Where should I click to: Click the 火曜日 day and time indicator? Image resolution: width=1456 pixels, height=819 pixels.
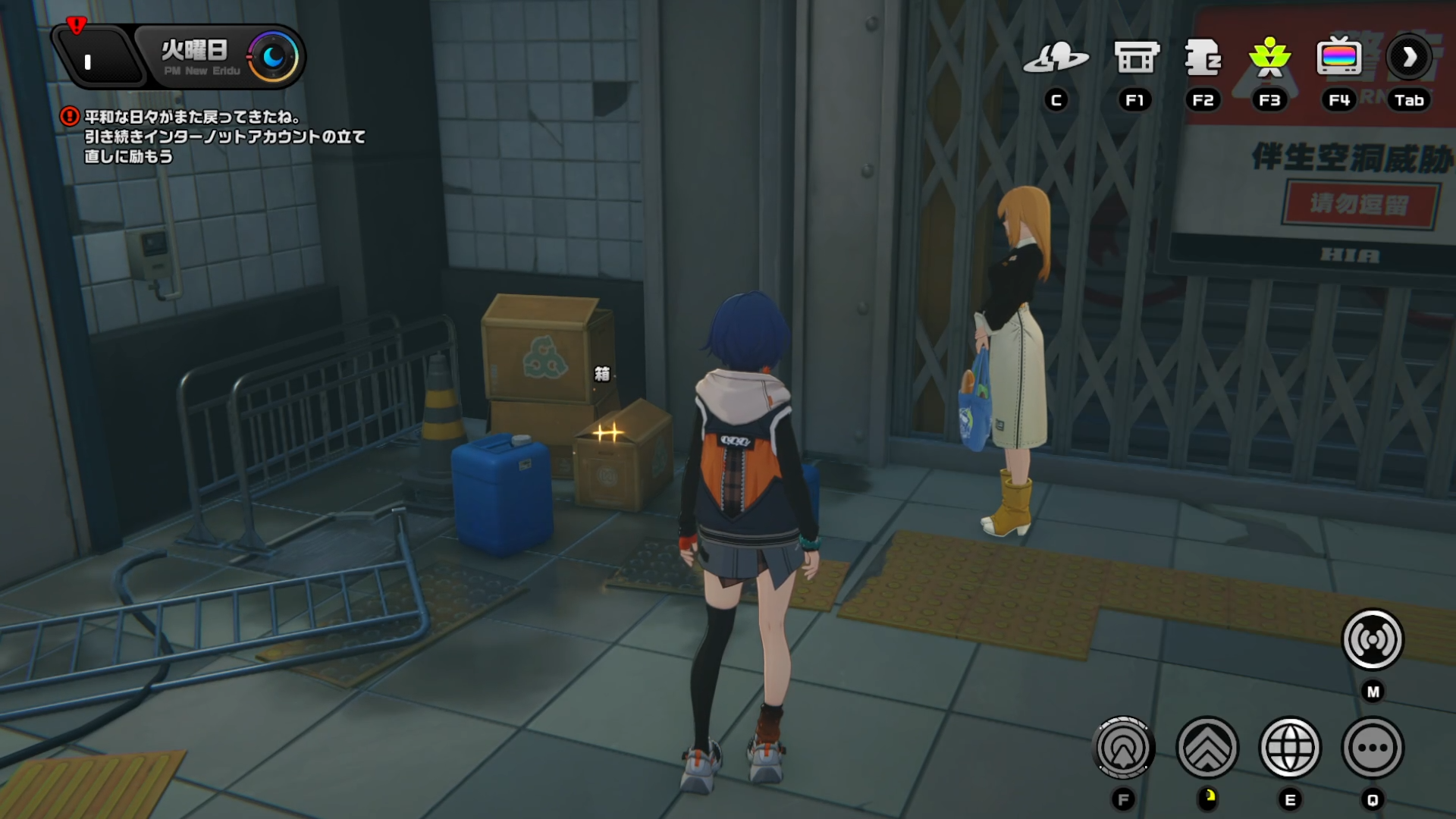click(220, 58)
